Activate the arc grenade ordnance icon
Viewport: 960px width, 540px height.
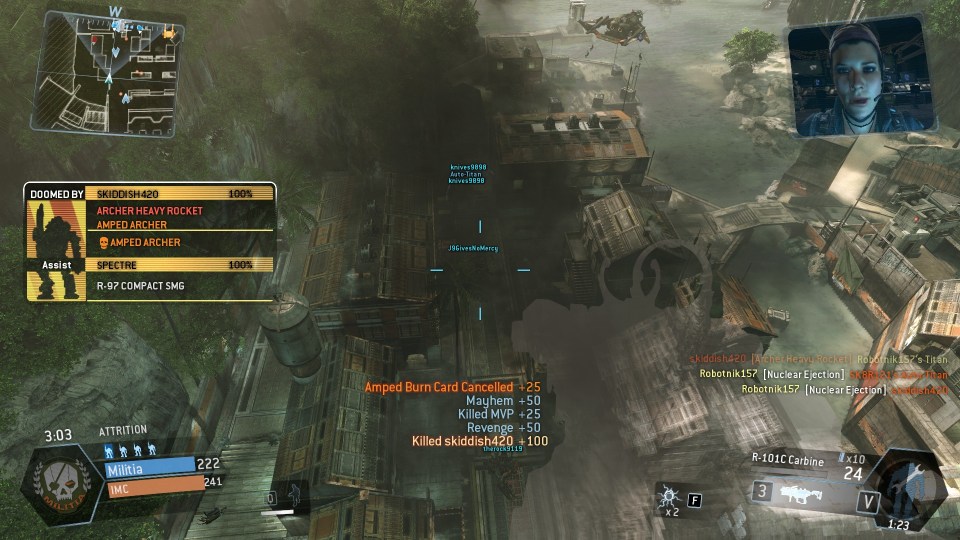[x=668, y=496]
